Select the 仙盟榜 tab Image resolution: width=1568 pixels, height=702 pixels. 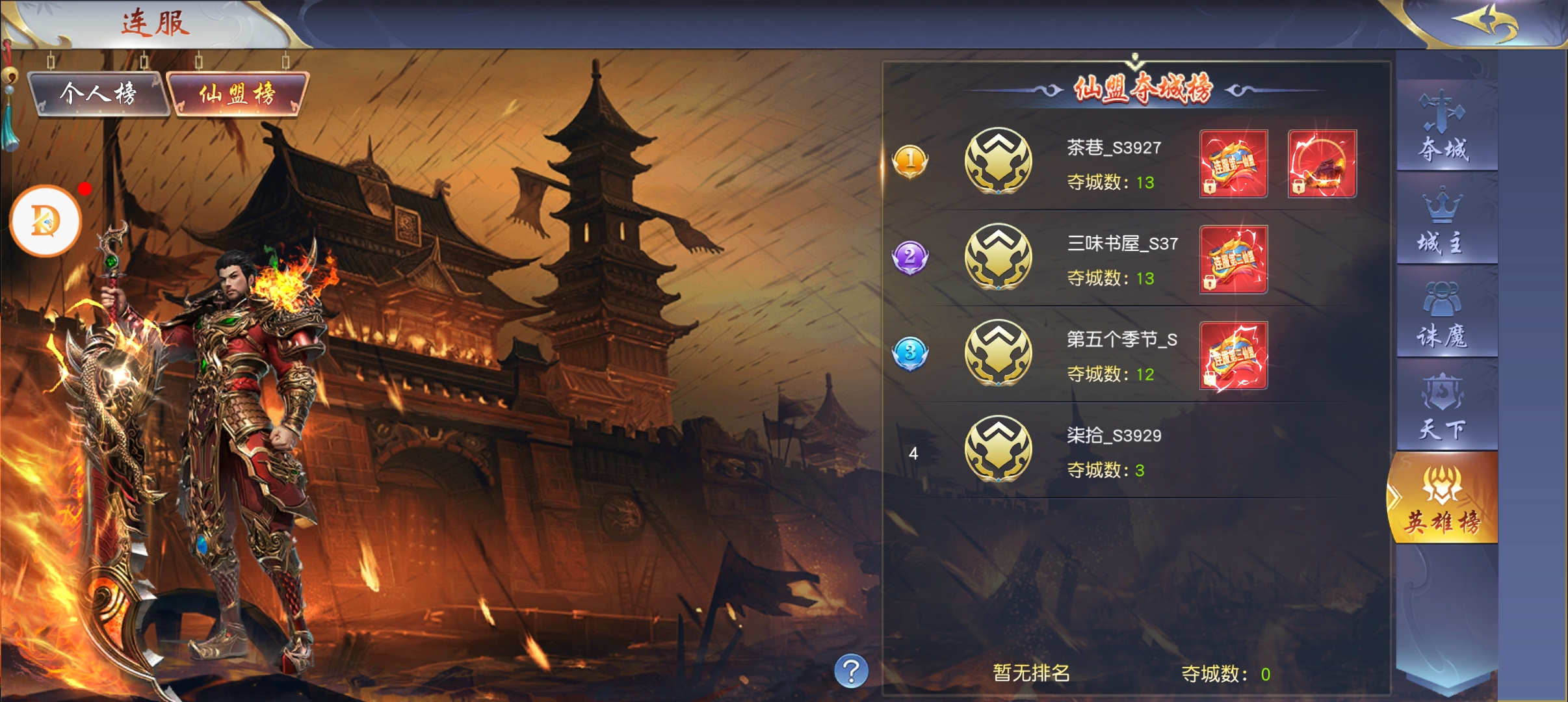pyautogui.click(x=237, y=94)
